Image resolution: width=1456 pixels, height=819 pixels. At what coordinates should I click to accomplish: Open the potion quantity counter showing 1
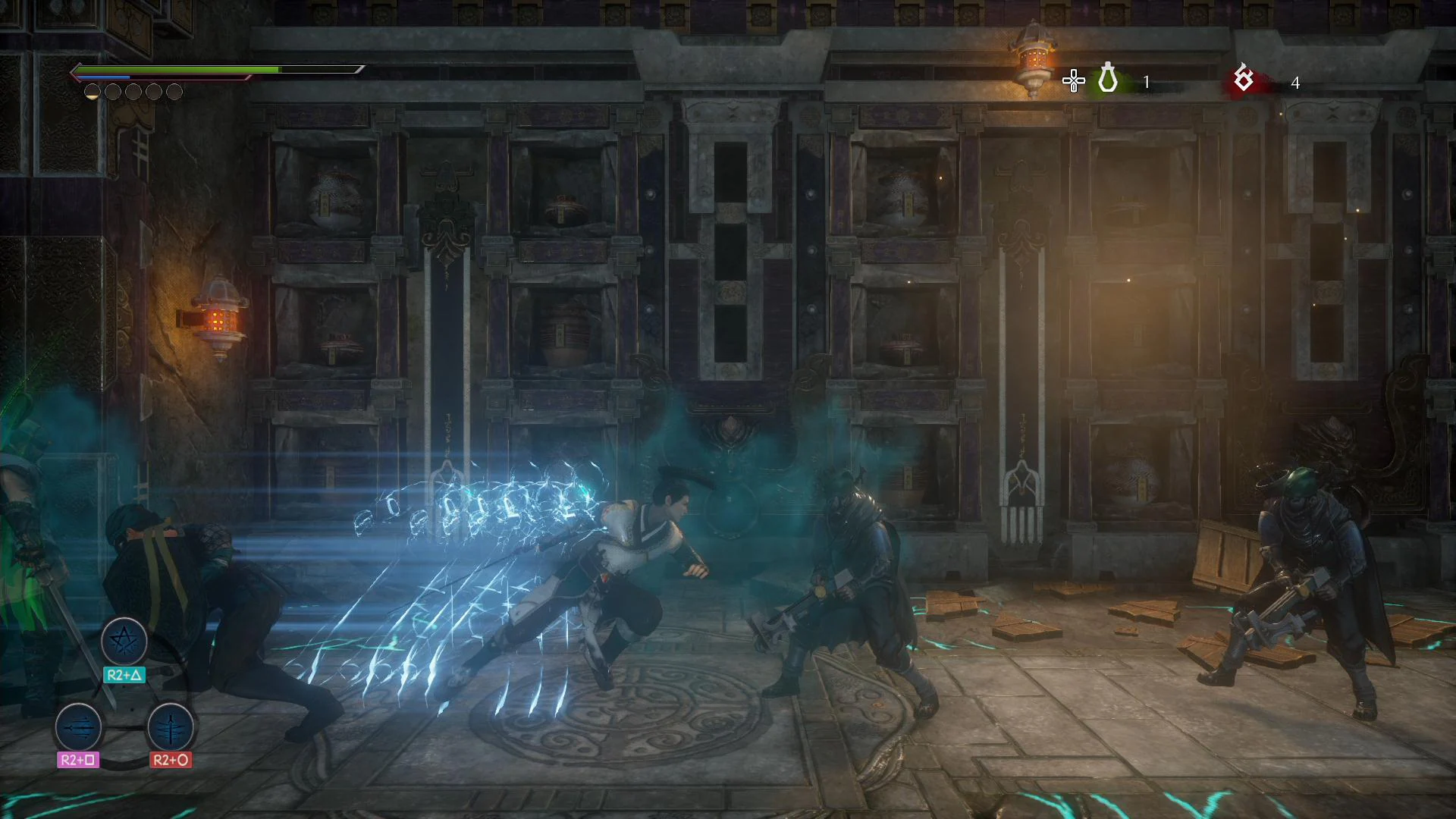1146,82
